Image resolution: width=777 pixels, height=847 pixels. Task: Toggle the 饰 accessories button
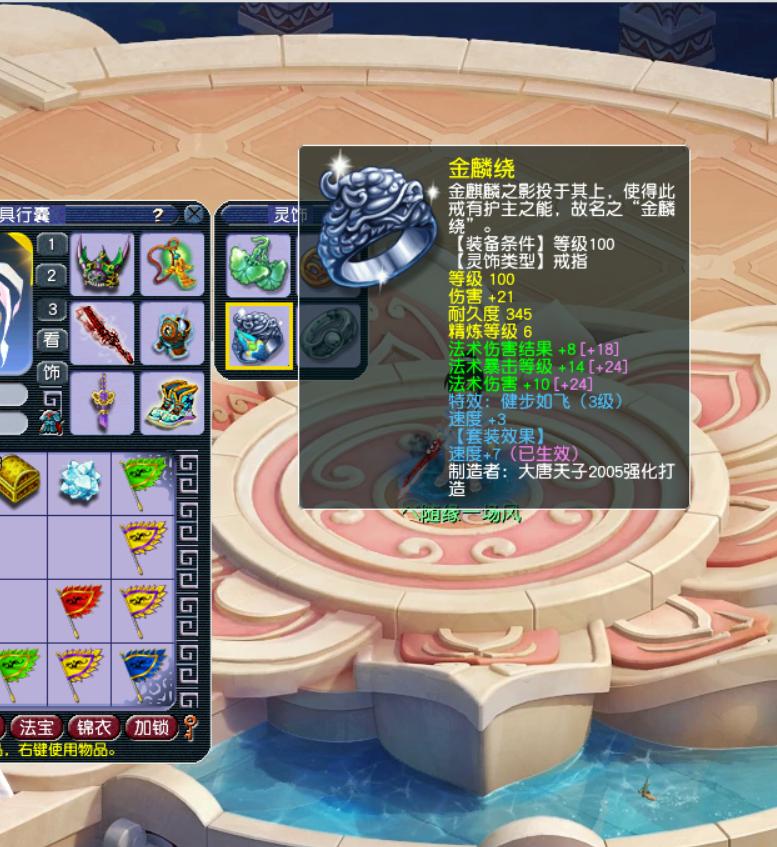(52, 373)
